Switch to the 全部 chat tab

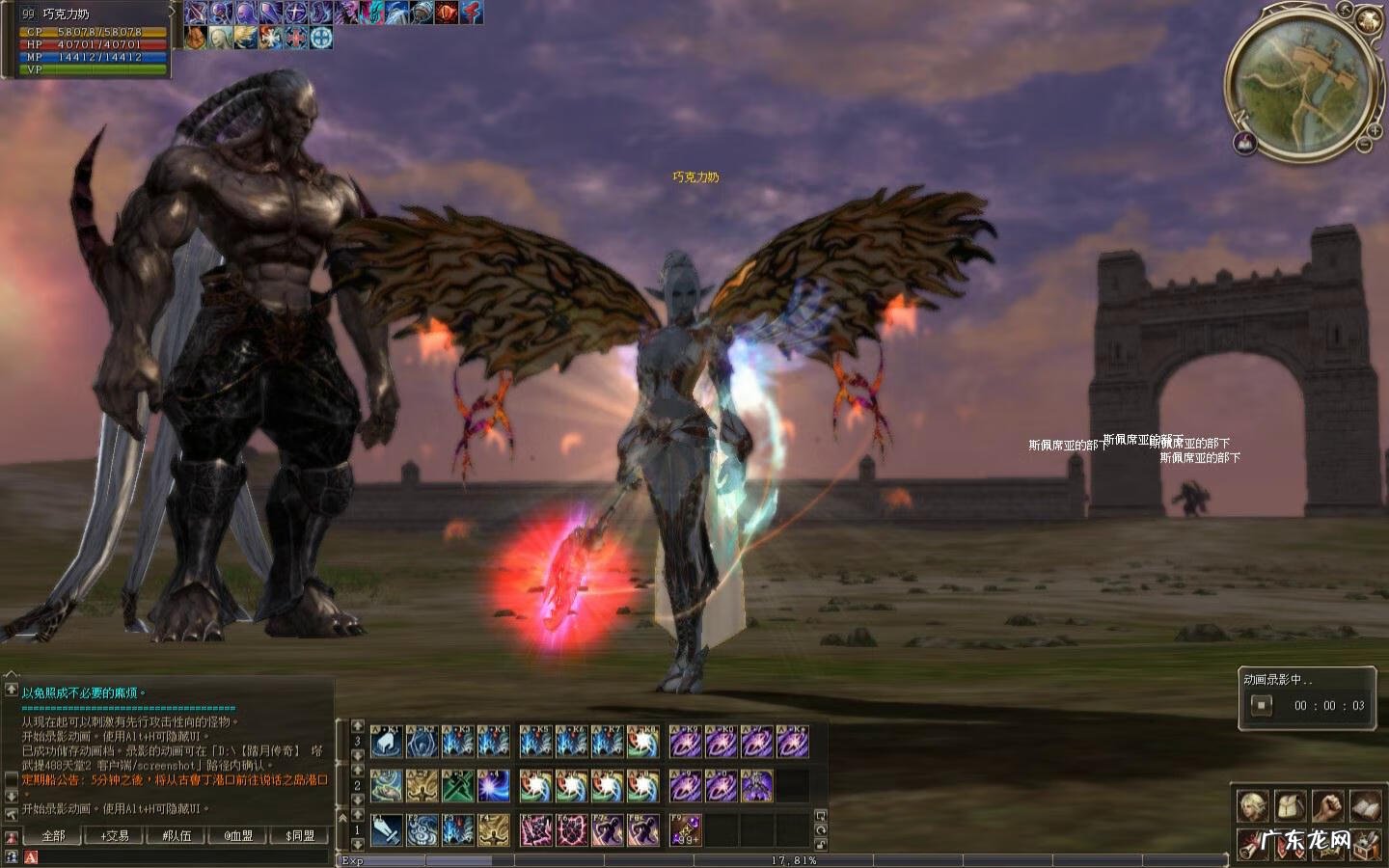pos(53,835)
